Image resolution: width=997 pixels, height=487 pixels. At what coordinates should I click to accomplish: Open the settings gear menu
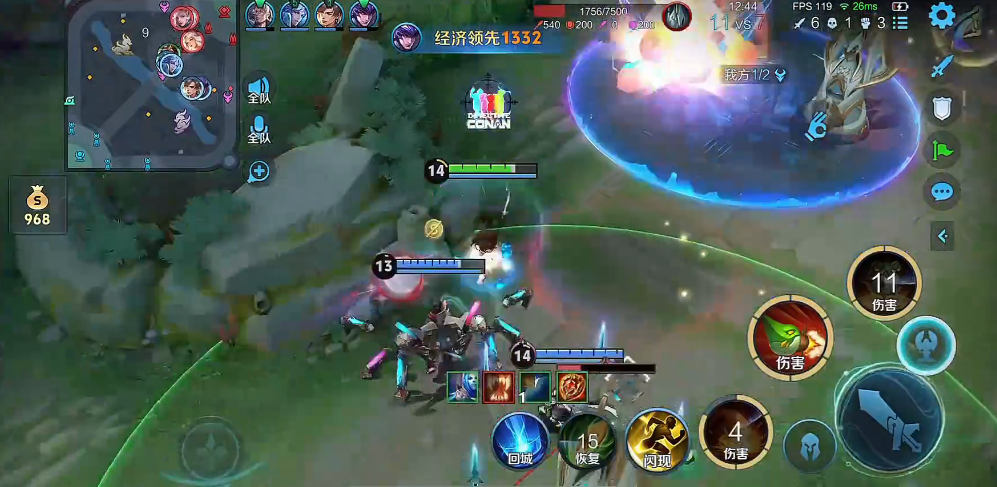[x=940, y=16]
